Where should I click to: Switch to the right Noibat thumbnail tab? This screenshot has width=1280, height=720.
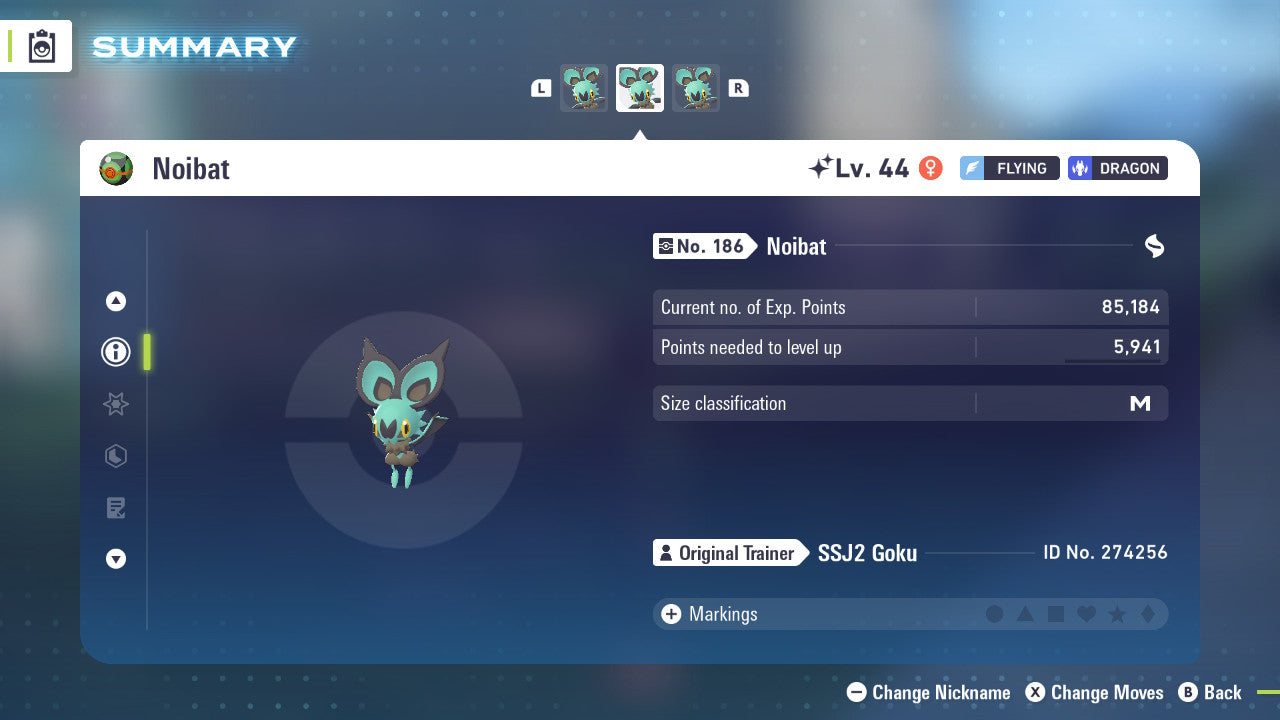click(x=696, y=88)
